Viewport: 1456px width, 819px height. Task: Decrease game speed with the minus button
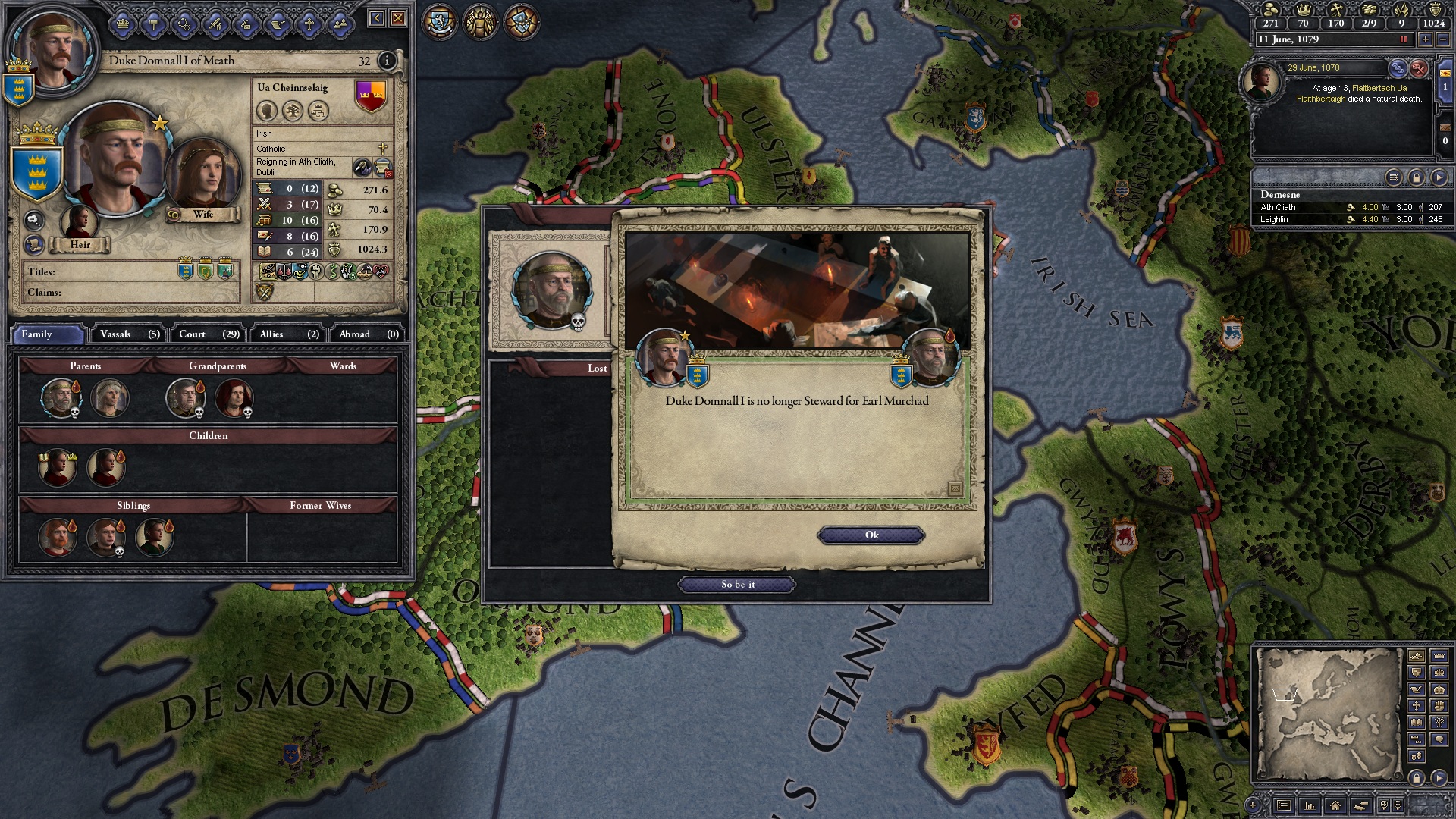[x=1442, y=39]
